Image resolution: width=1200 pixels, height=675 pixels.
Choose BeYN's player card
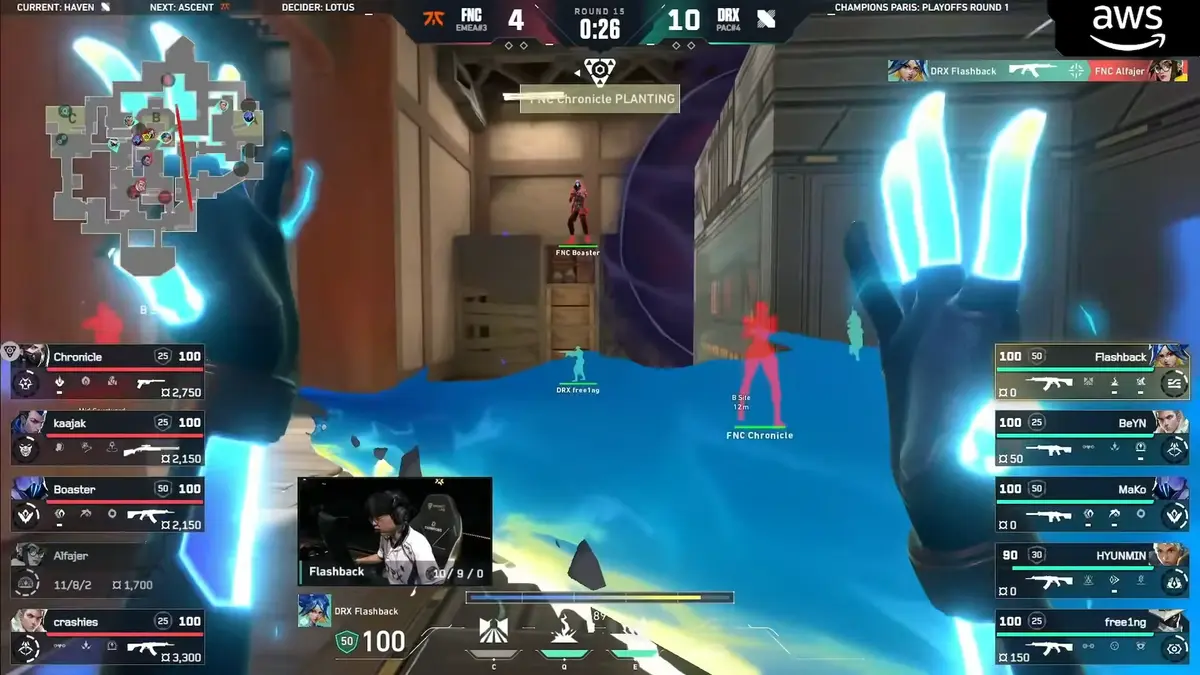point(1091,436)
